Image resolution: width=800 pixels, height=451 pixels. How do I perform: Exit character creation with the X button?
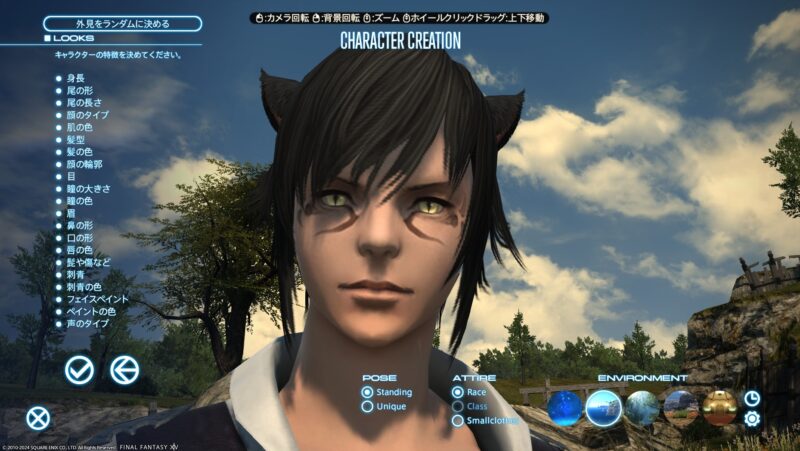click(38, 418)
